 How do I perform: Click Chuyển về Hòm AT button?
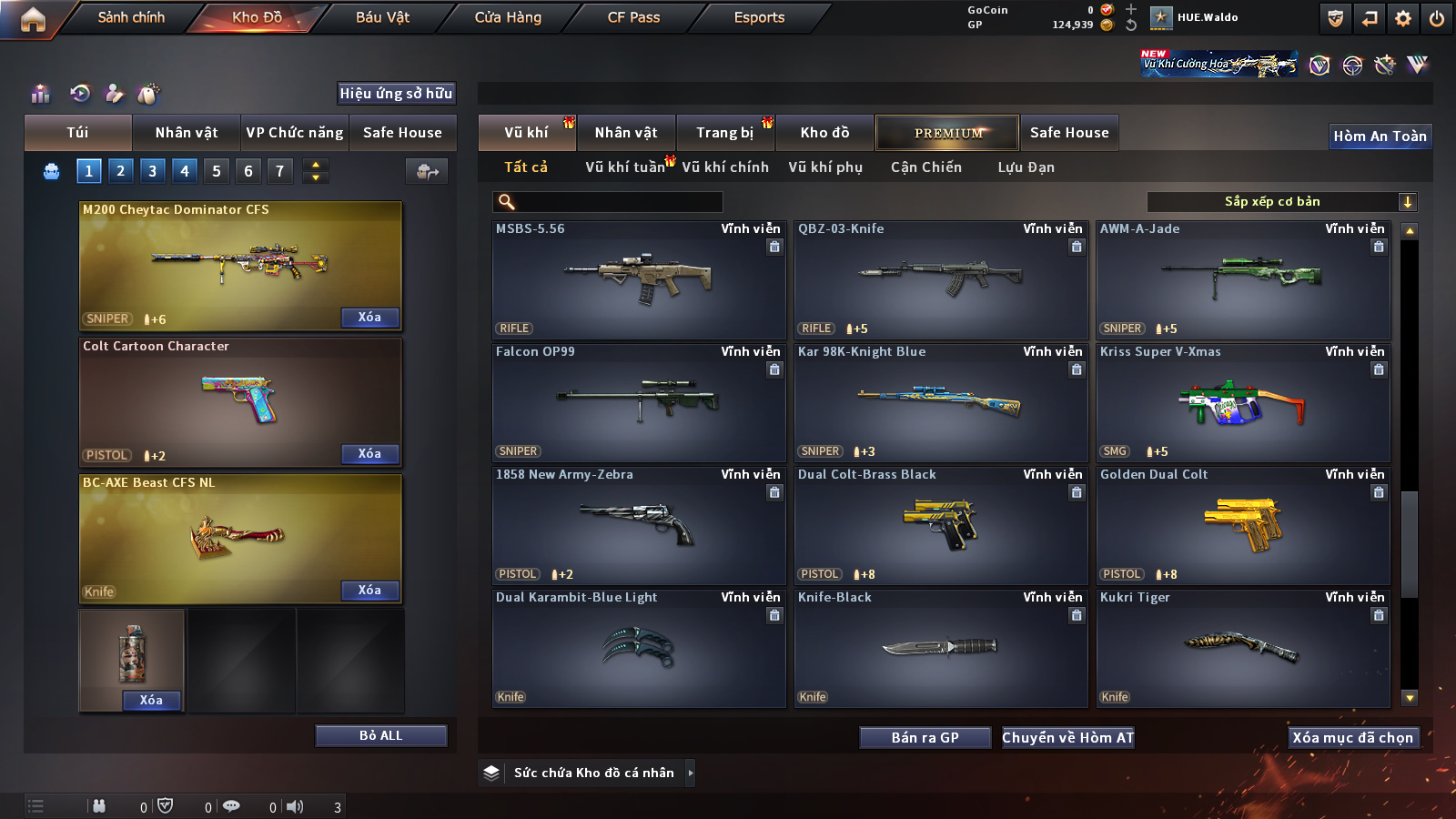pos(1067,738)
